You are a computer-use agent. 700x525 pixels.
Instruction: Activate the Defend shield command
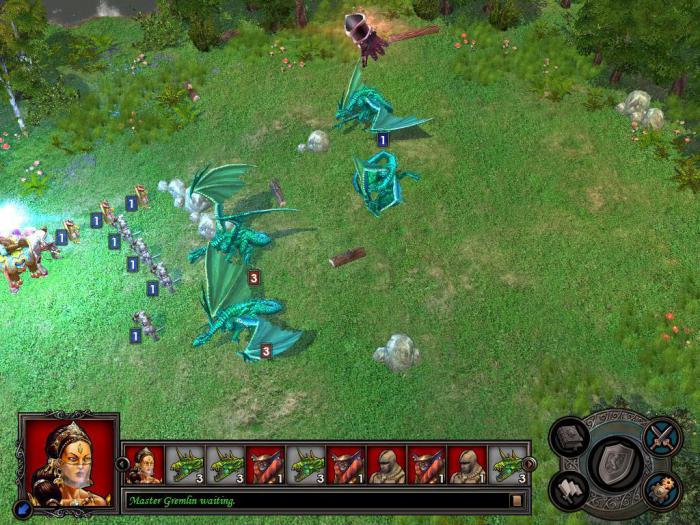point(616,463)
